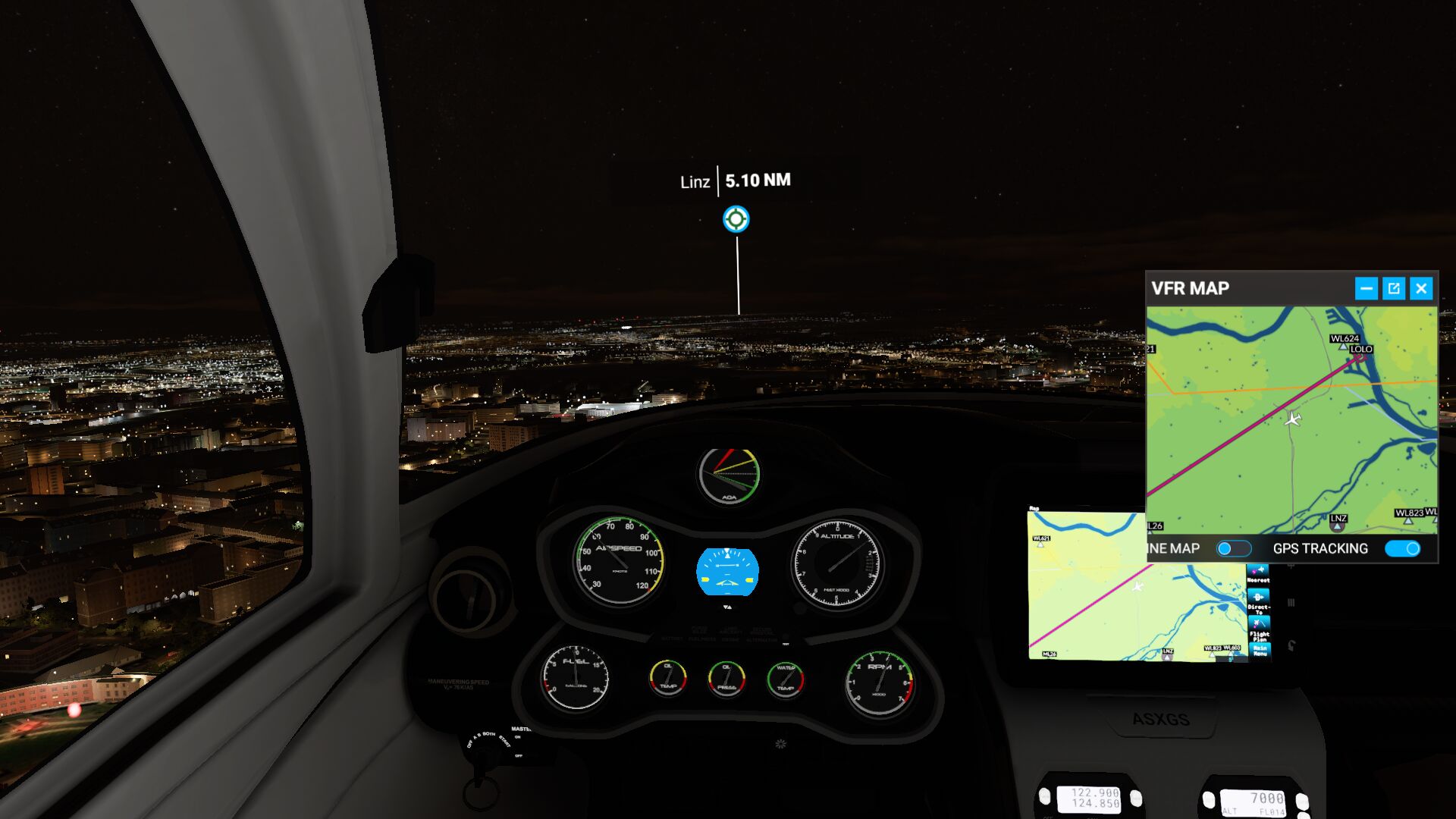This screenshot has height=819, width=1456.
Task: Click the Linz point-of-interest marker icon
Action: (736, 219)
